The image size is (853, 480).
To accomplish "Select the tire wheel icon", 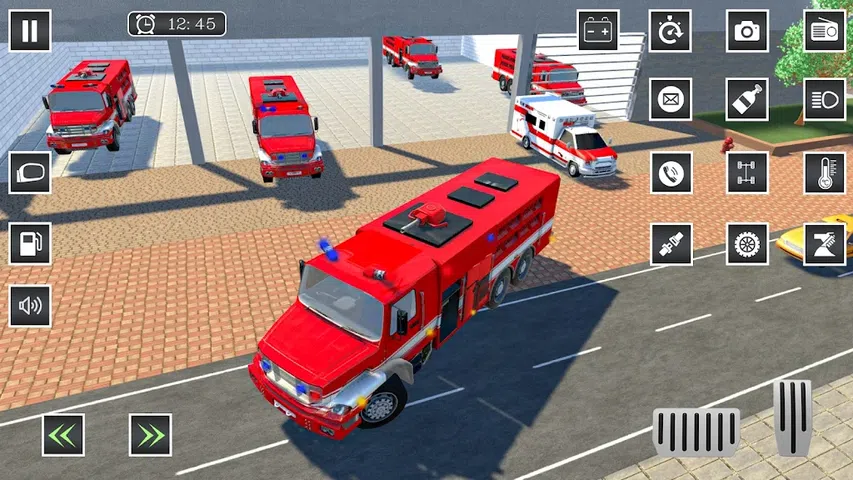I will 747,244.
